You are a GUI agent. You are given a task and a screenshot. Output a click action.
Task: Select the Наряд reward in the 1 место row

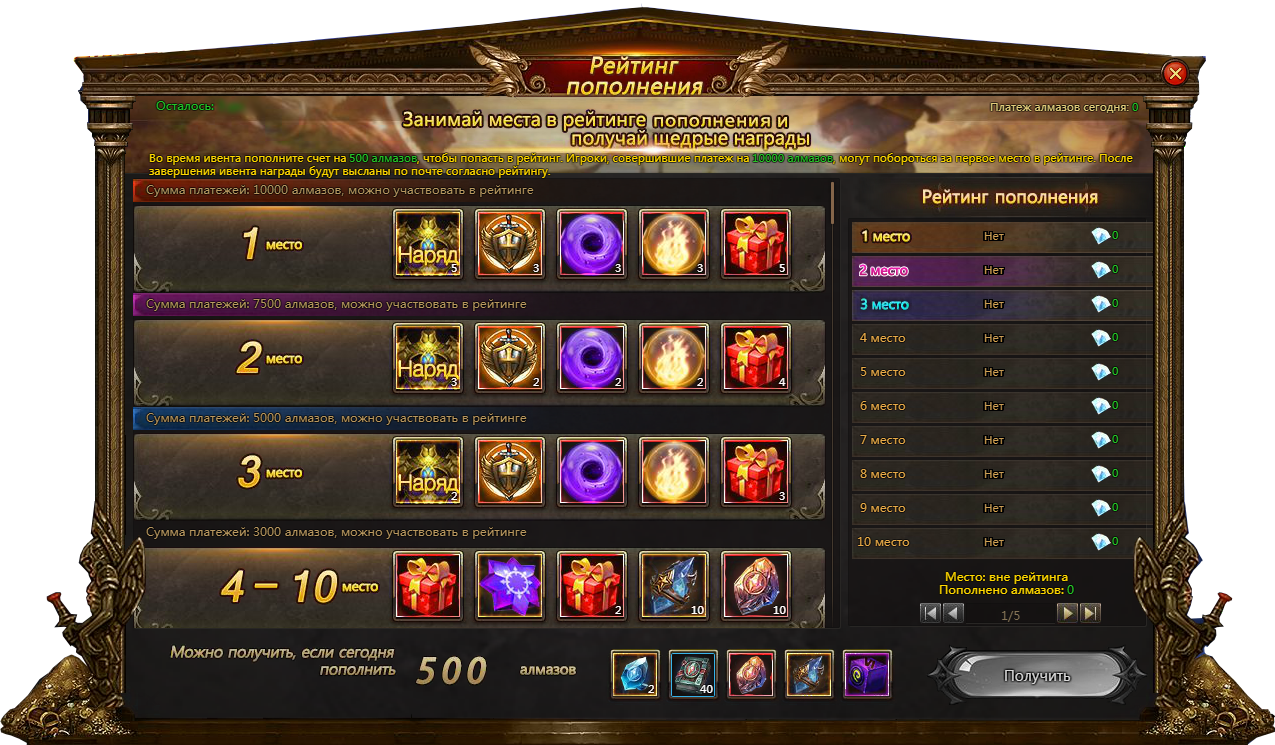(x=428, y=243)
